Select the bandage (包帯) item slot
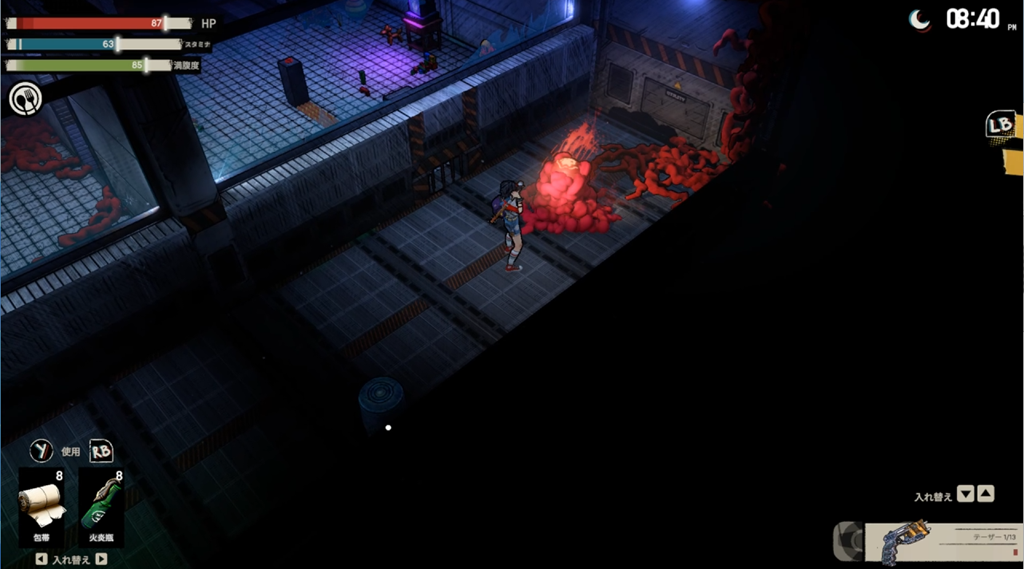 [x=42, y=505]
